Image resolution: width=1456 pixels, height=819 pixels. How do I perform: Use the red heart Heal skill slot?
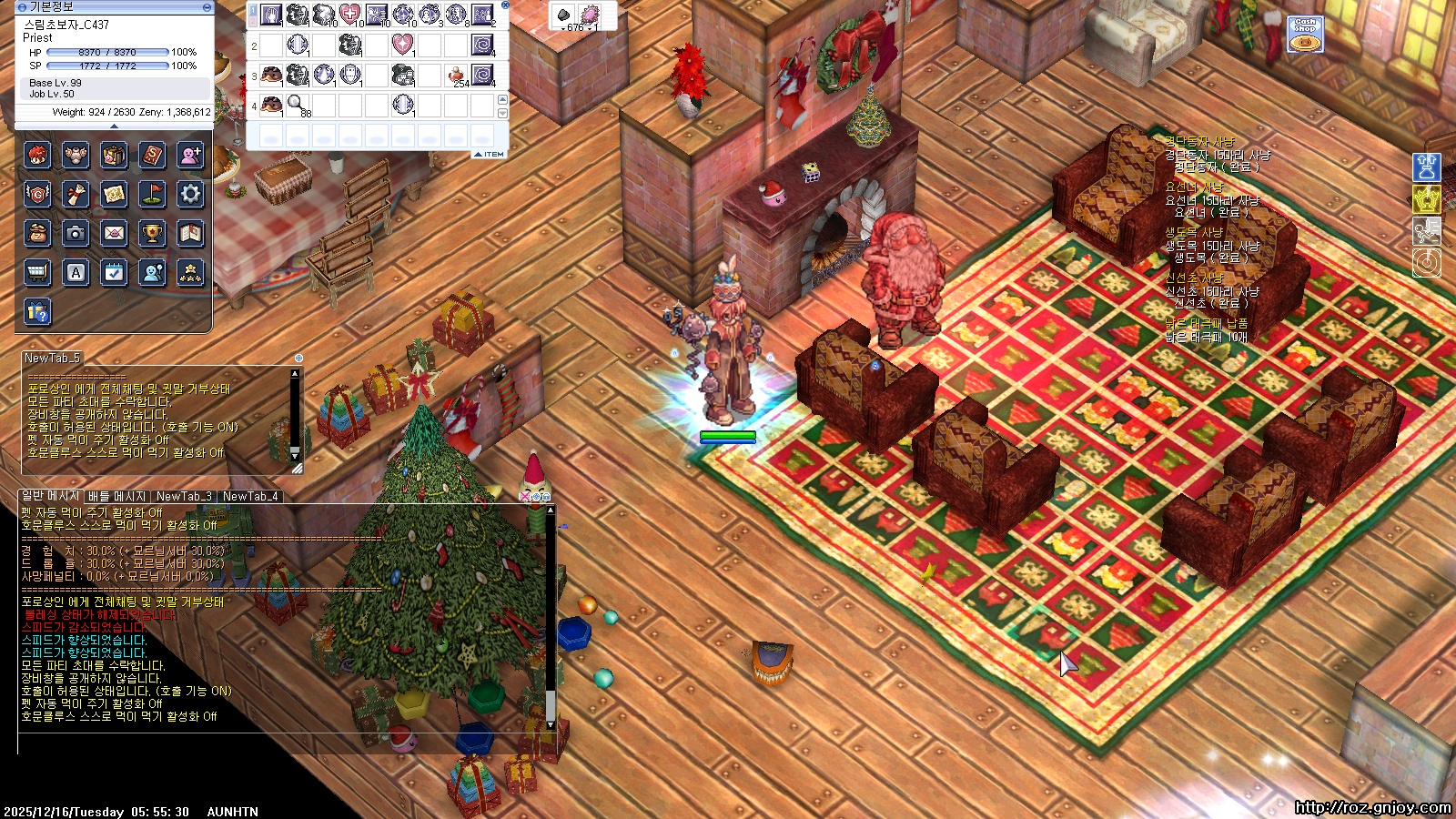tap(350, 15)
